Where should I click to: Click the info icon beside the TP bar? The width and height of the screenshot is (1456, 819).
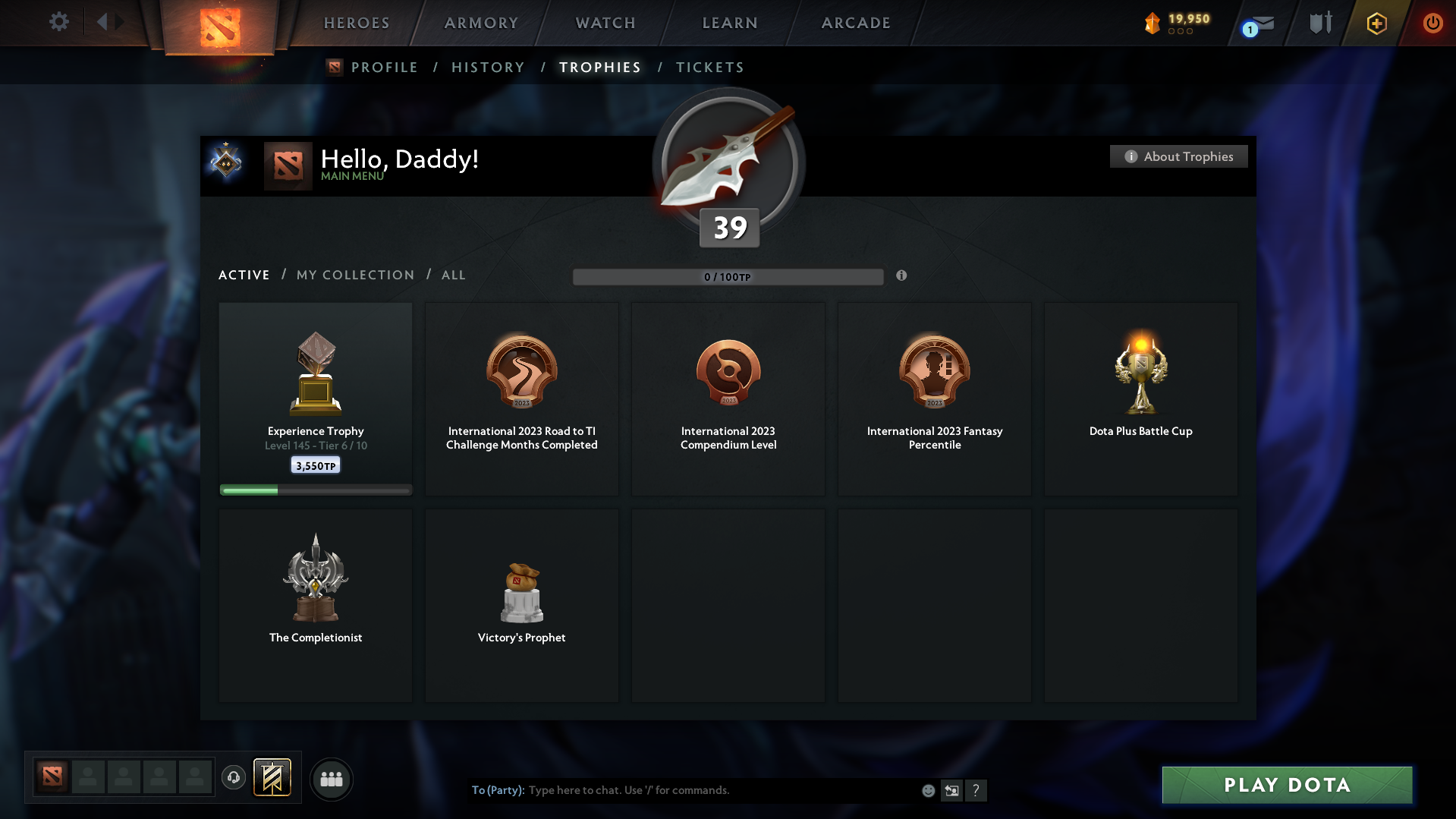(902, 276)
